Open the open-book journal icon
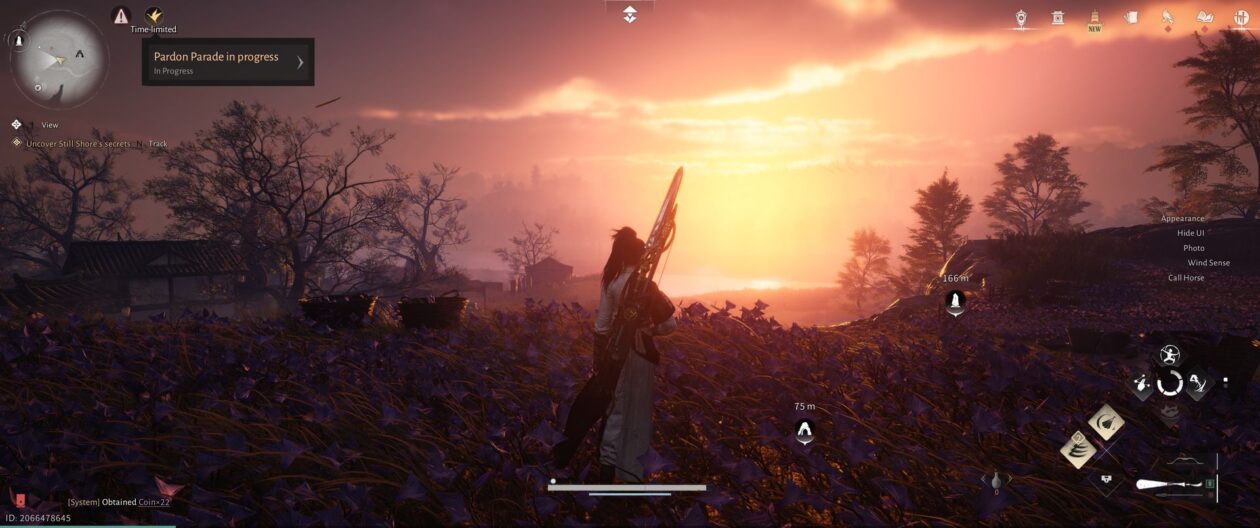 1204,17
